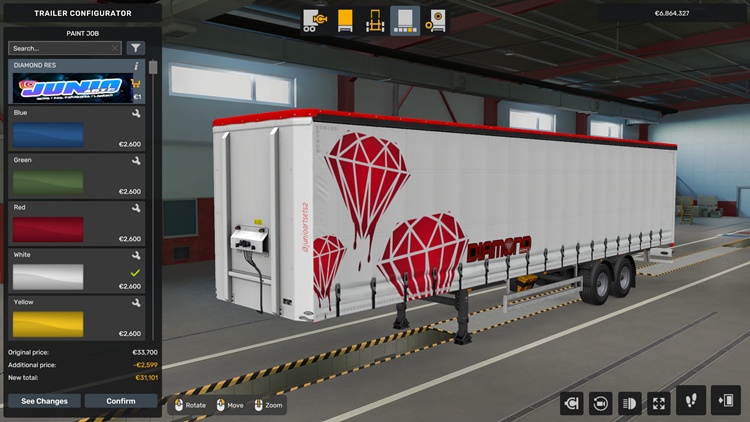Choose the Blue paint job
This screenshot has height=422, width=750.
pyautogui.click(x=48, y=136)
